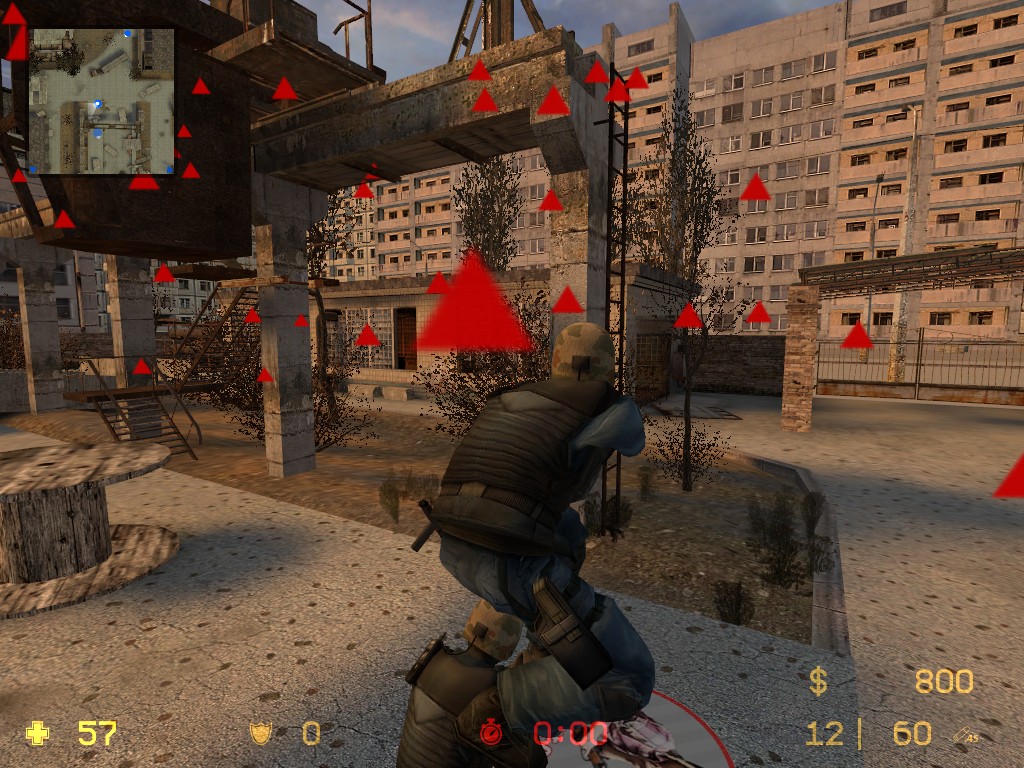
Task: Select the dollar sign money icon
Action: pos(818,682)
